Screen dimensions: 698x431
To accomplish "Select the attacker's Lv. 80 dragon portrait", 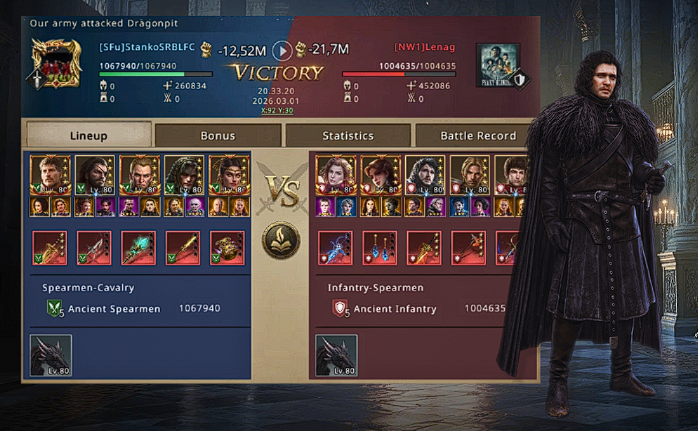I will (51, 355).
